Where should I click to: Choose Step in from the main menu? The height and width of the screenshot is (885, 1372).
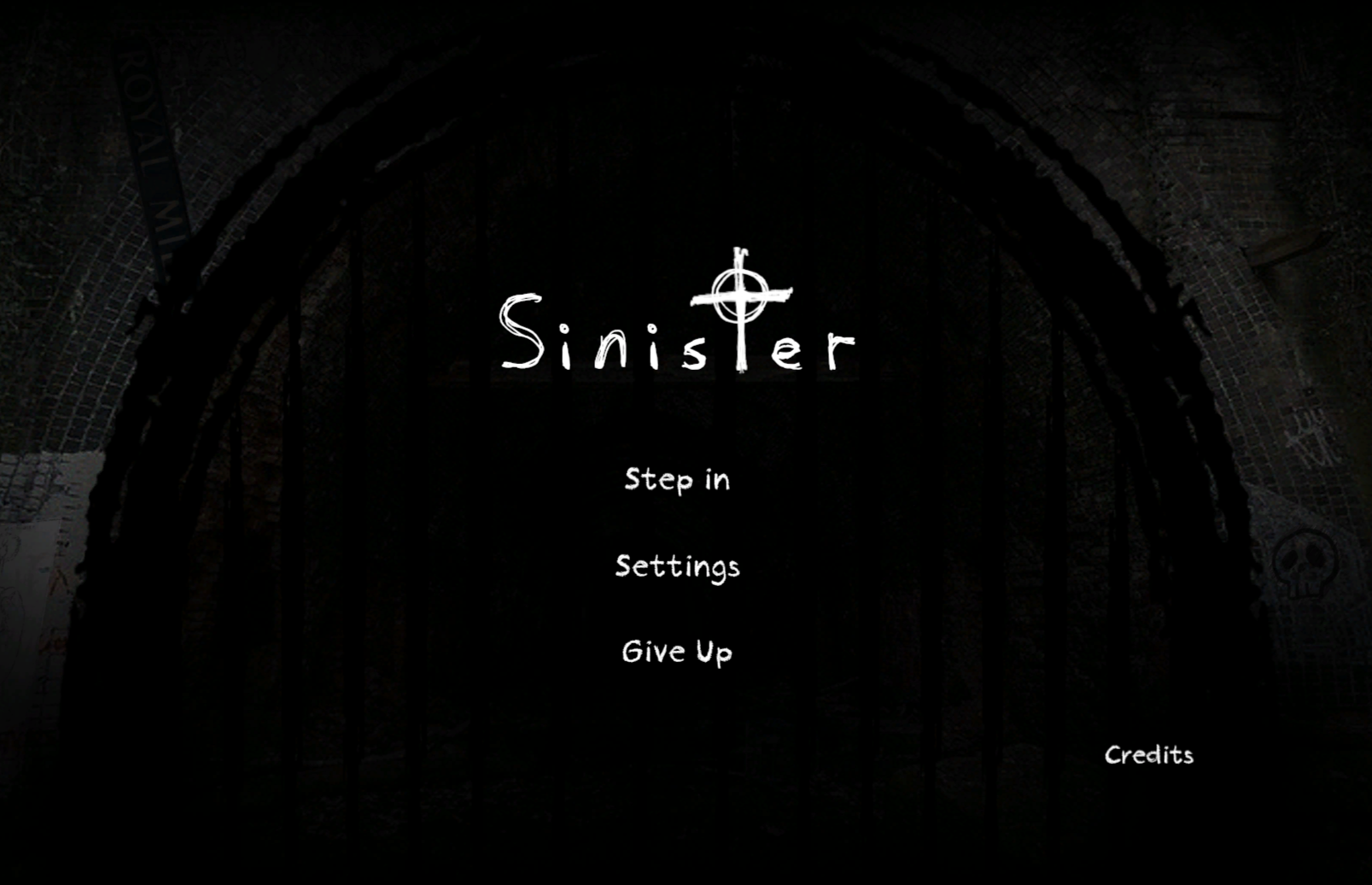point(677,479)
